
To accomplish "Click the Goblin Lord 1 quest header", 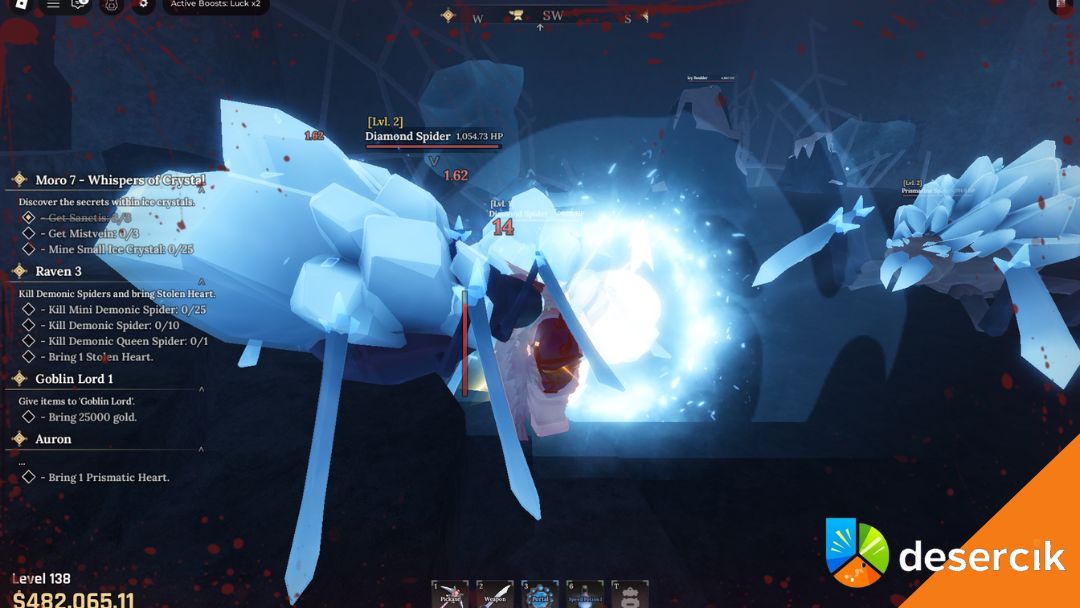I will [74, 379].
